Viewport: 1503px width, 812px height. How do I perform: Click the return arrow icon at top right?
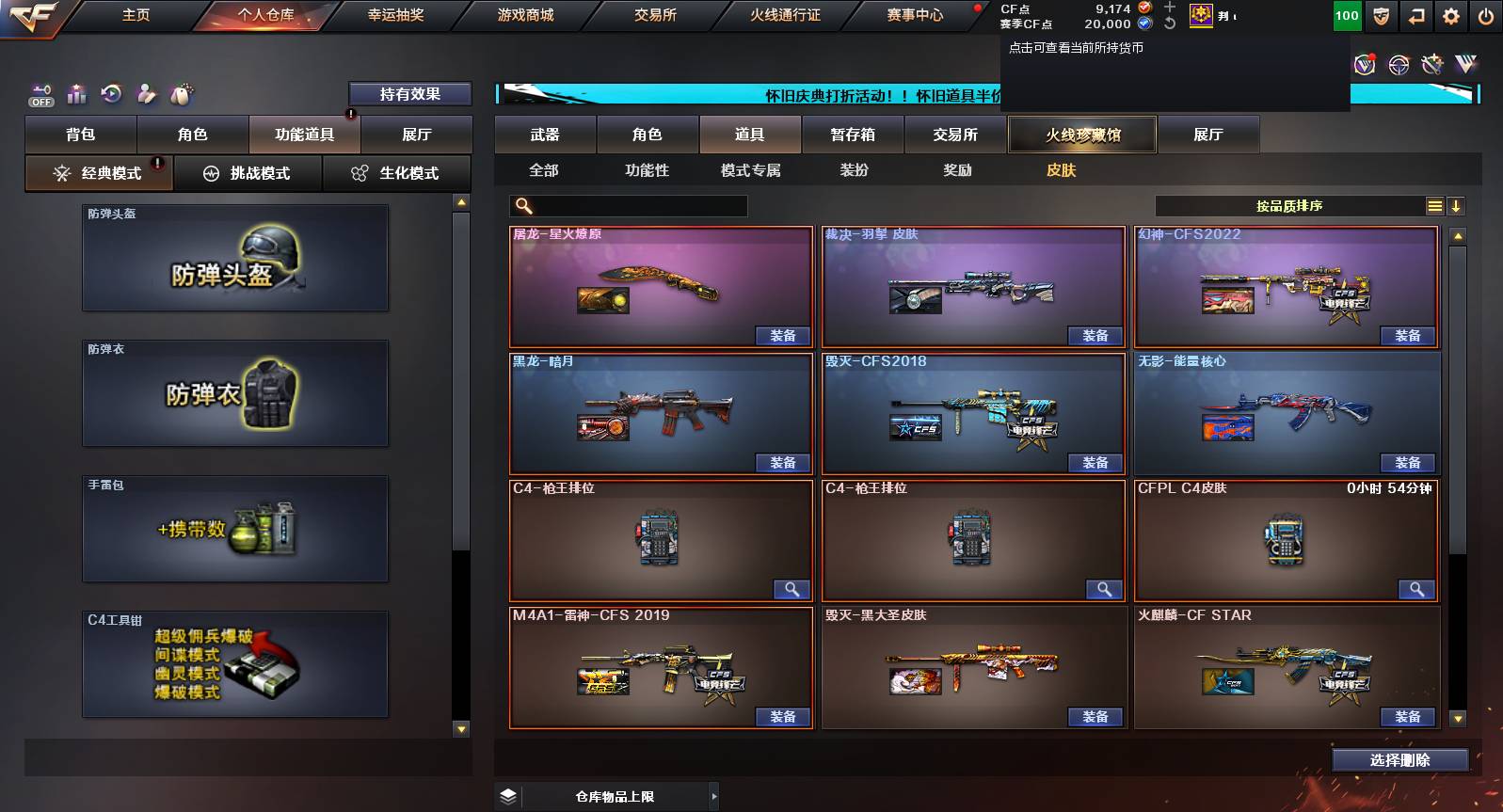tap(1415, 16)
